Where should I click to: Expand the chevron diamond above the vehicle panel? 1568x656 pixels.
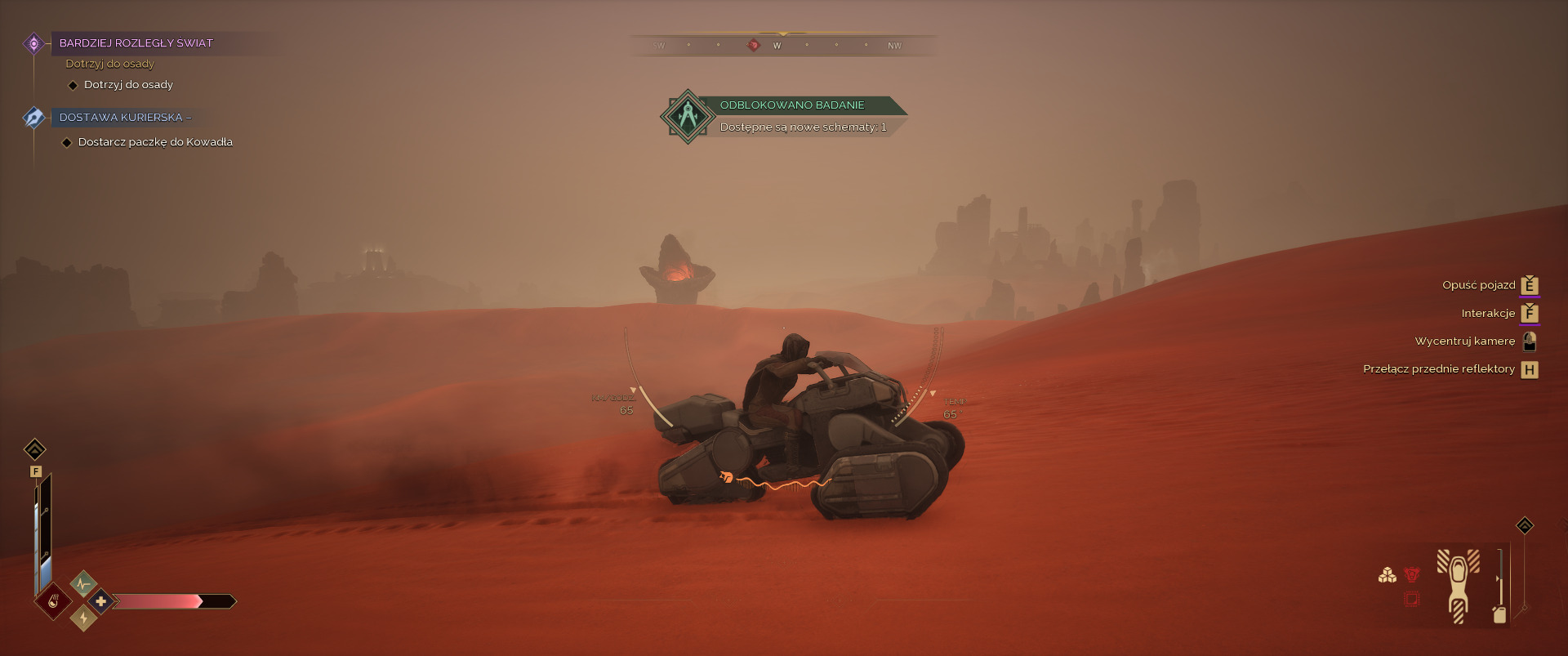(x=1525, y=525)
